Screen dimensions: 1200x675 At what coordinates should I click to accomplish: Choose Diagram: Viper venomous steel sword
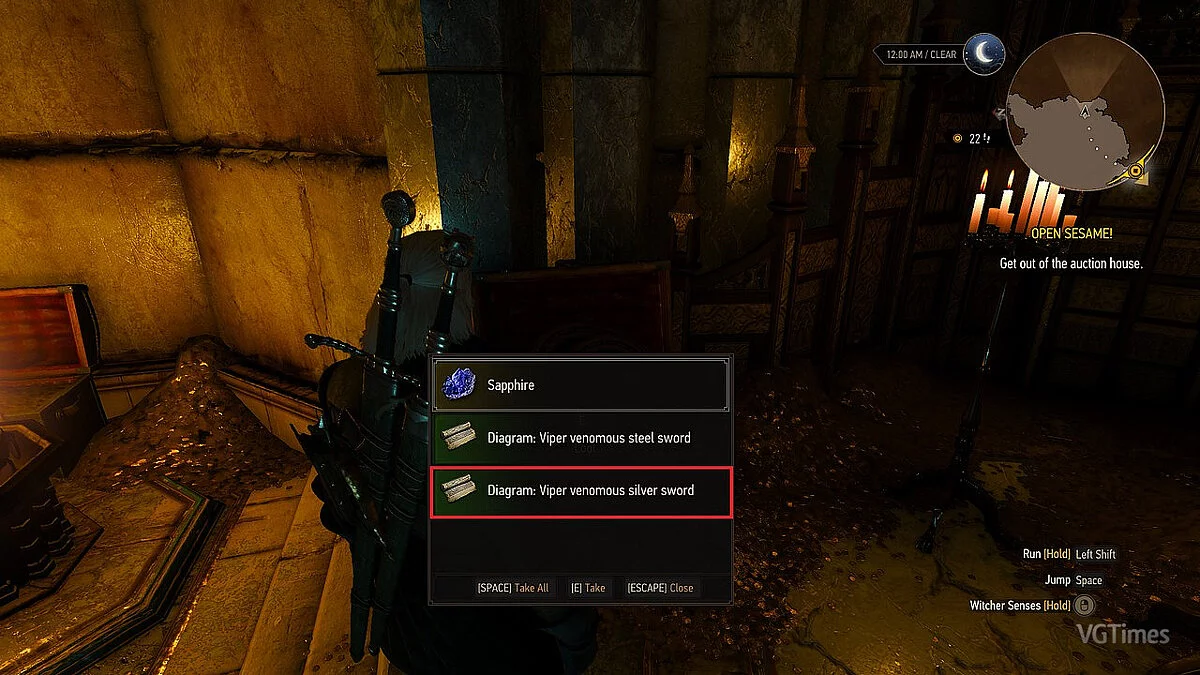pos(580,438)
